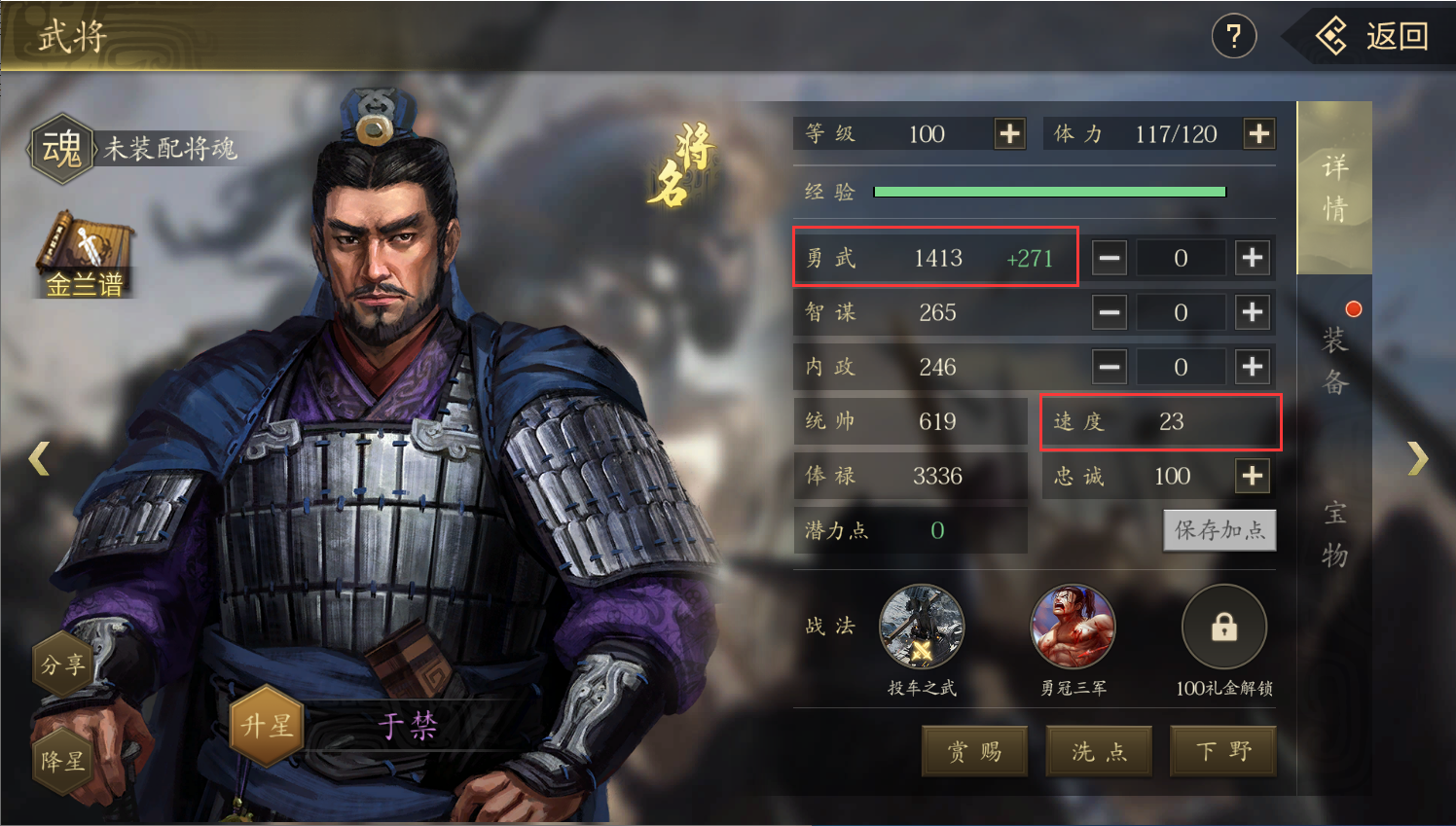Click the 分享 share hexagon icon
The width and height of the screenshot is (1456, 826).
click(61, 664)
